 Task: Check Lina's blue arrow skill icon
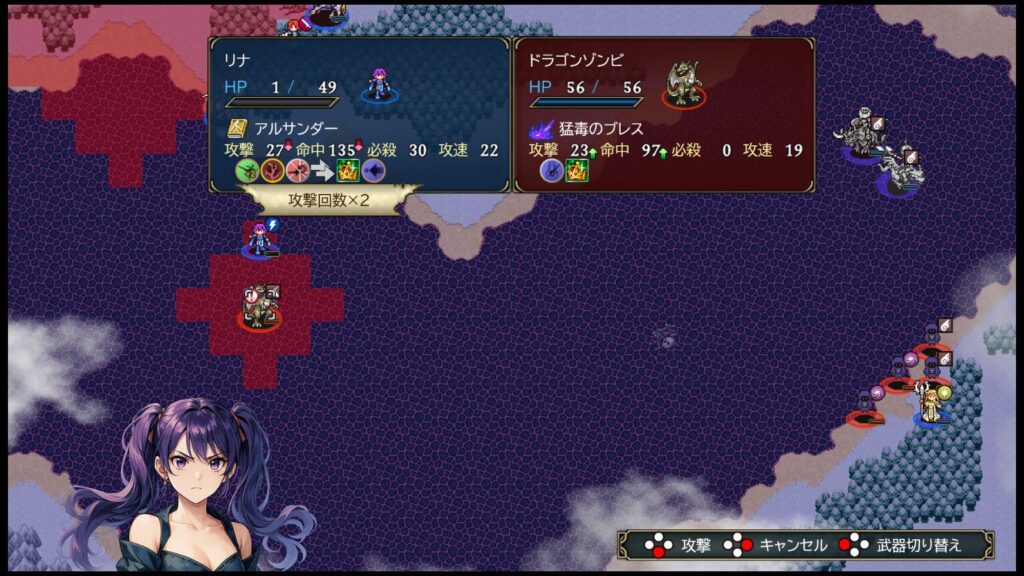pyautogui.click(x=373, y=170)
